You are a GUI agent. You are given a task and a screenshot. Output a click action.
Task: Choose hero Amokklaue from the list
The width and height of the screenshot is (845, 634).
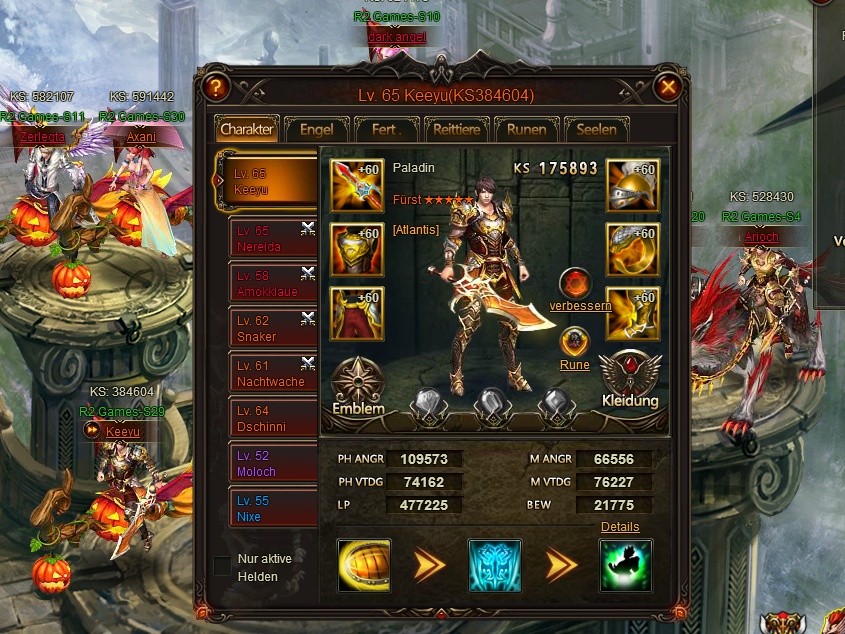[268, 284]
